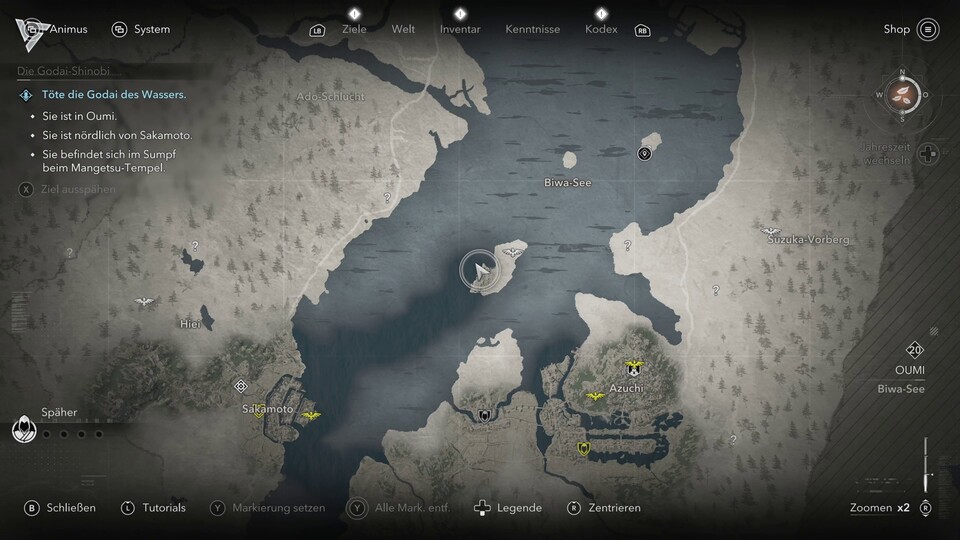Change season with Jahreszeit wechseln

coord(929,155)
